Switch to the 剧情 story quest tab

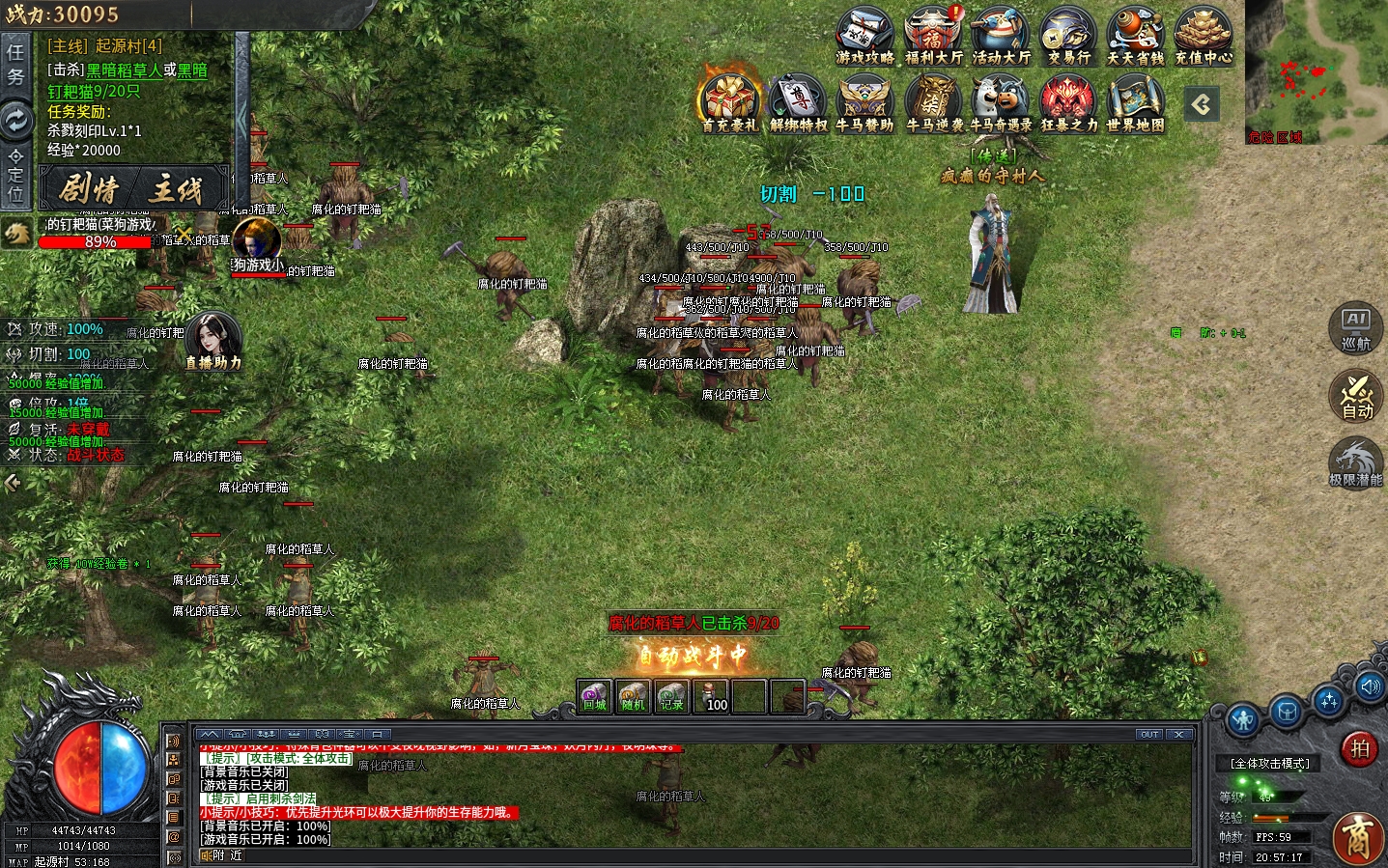point(88,188)
